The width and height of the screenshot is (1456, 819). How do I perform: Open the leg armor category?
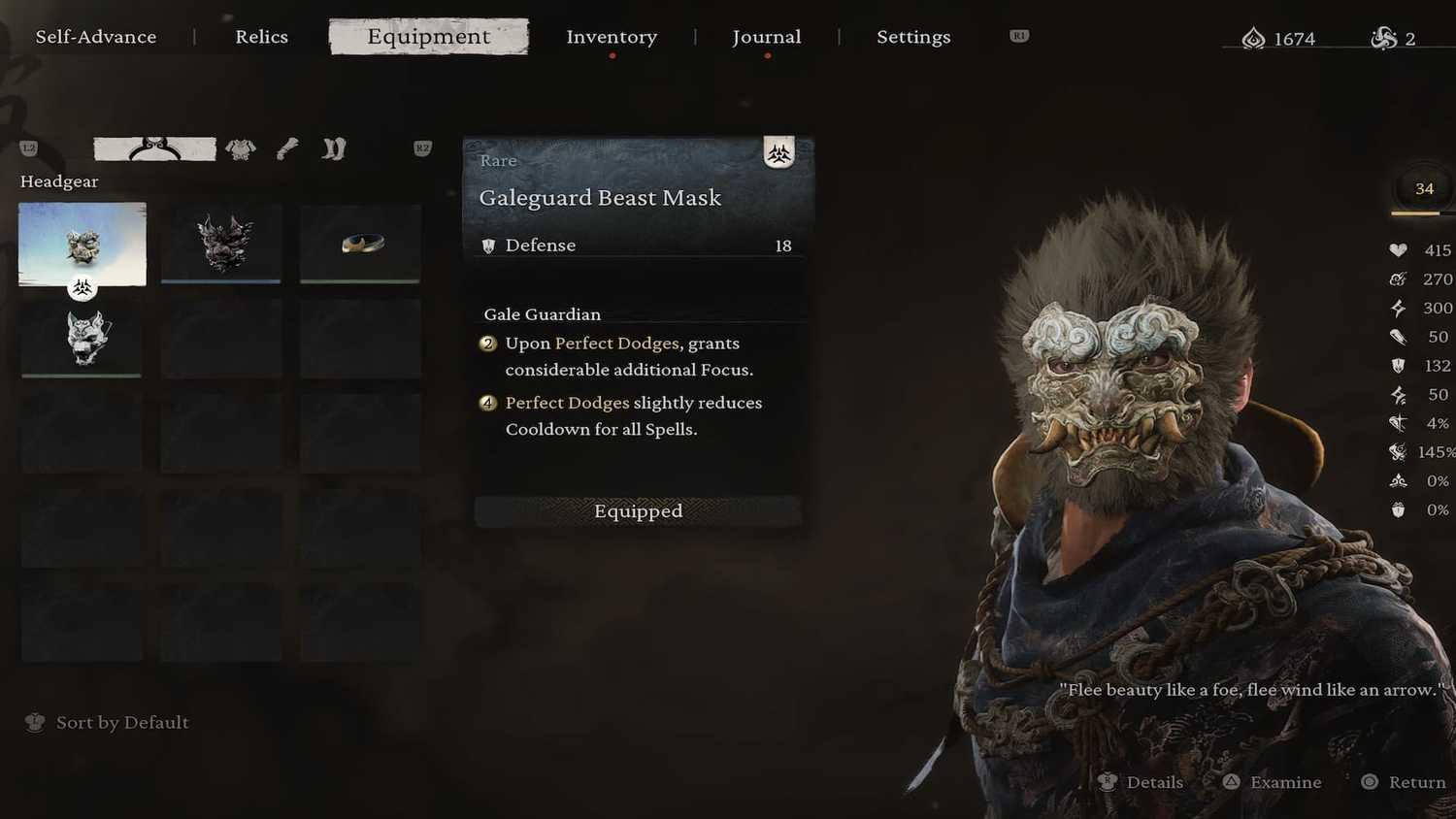(x=334, y=148)
